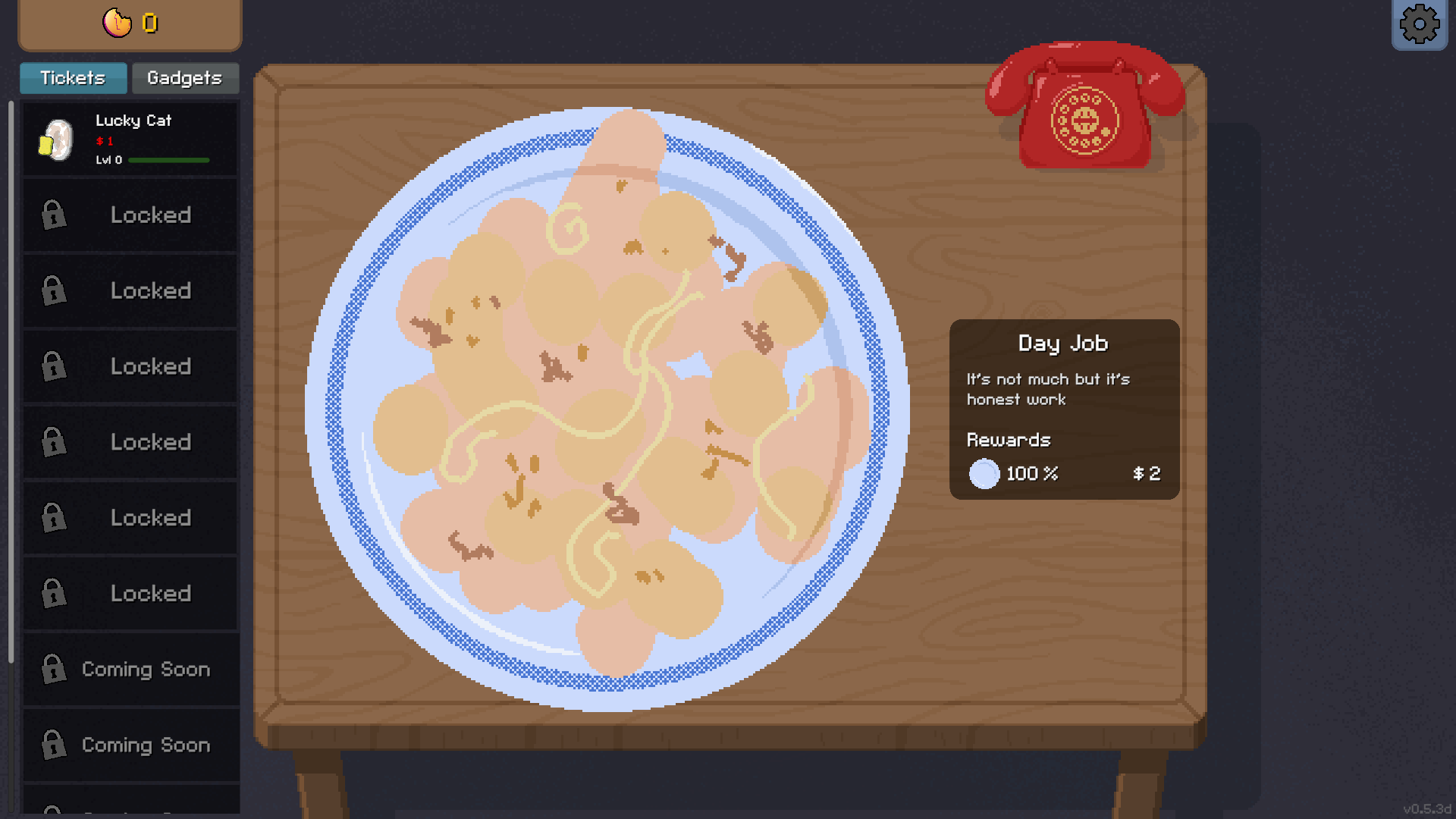Click the Lvl 0 progress bar

169,160
